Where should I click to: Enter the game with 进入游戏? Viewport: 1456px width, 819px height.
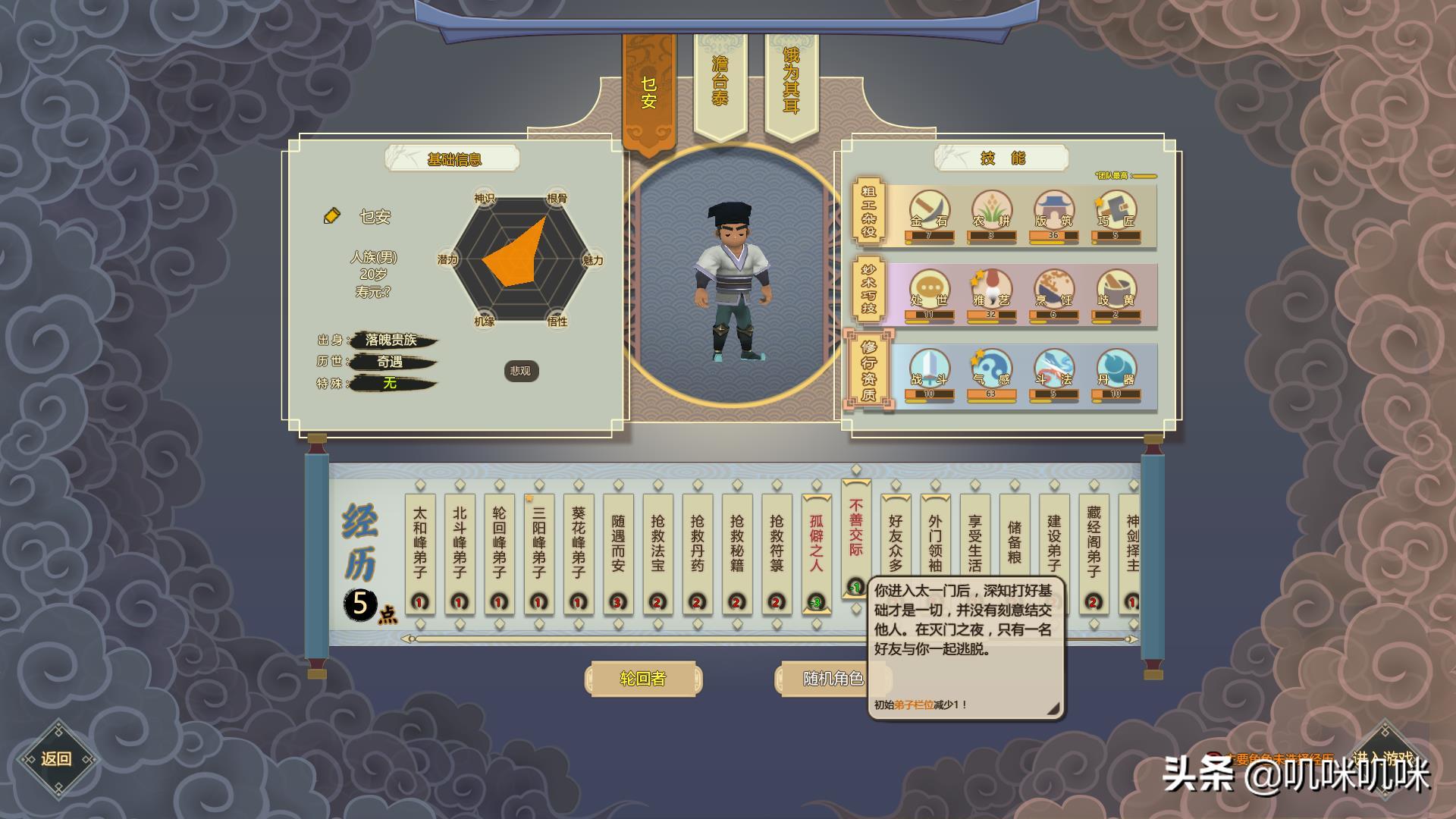click(x=1383, y=758)
